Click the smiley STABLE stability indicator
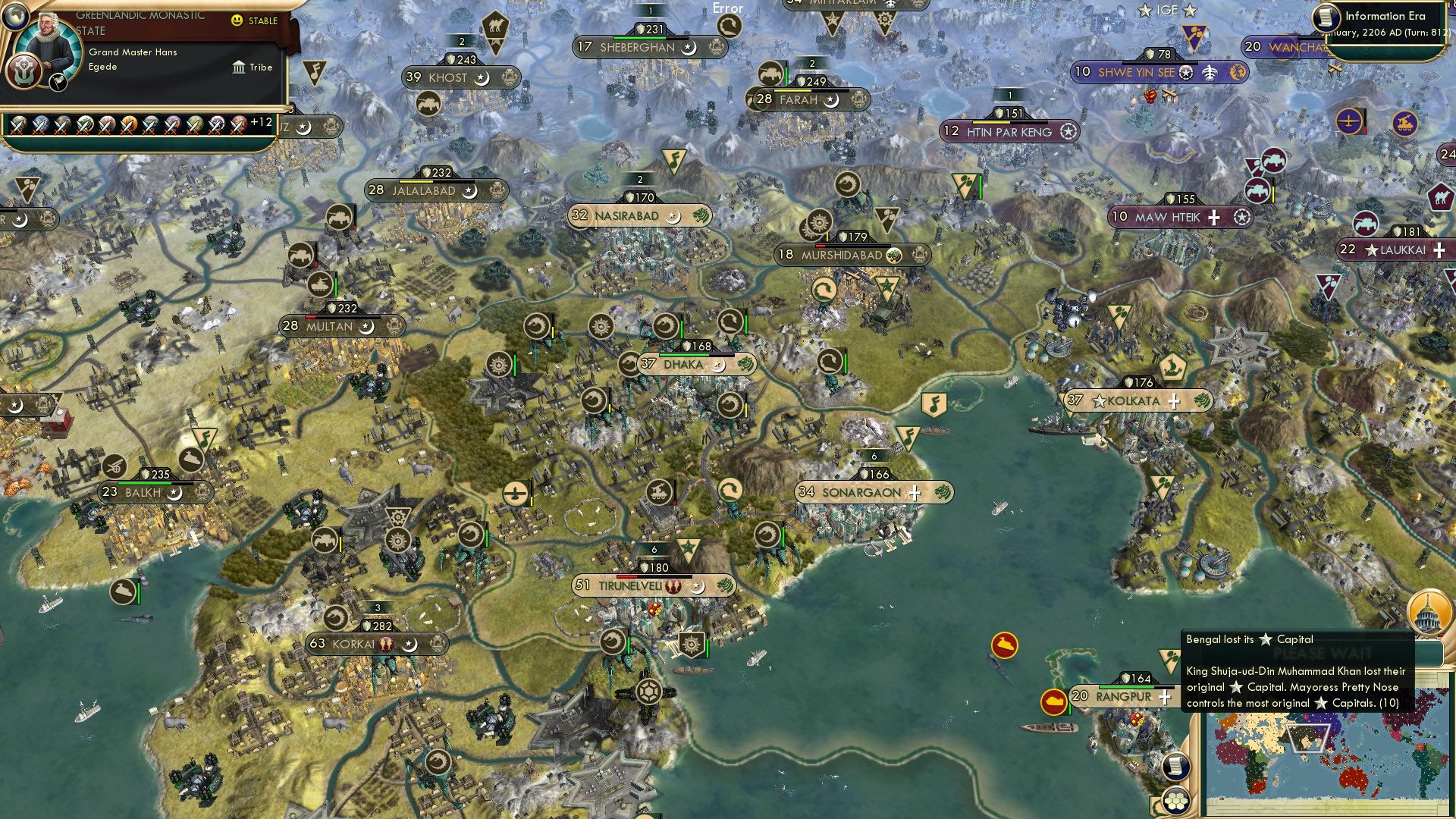 pos(239,21)
